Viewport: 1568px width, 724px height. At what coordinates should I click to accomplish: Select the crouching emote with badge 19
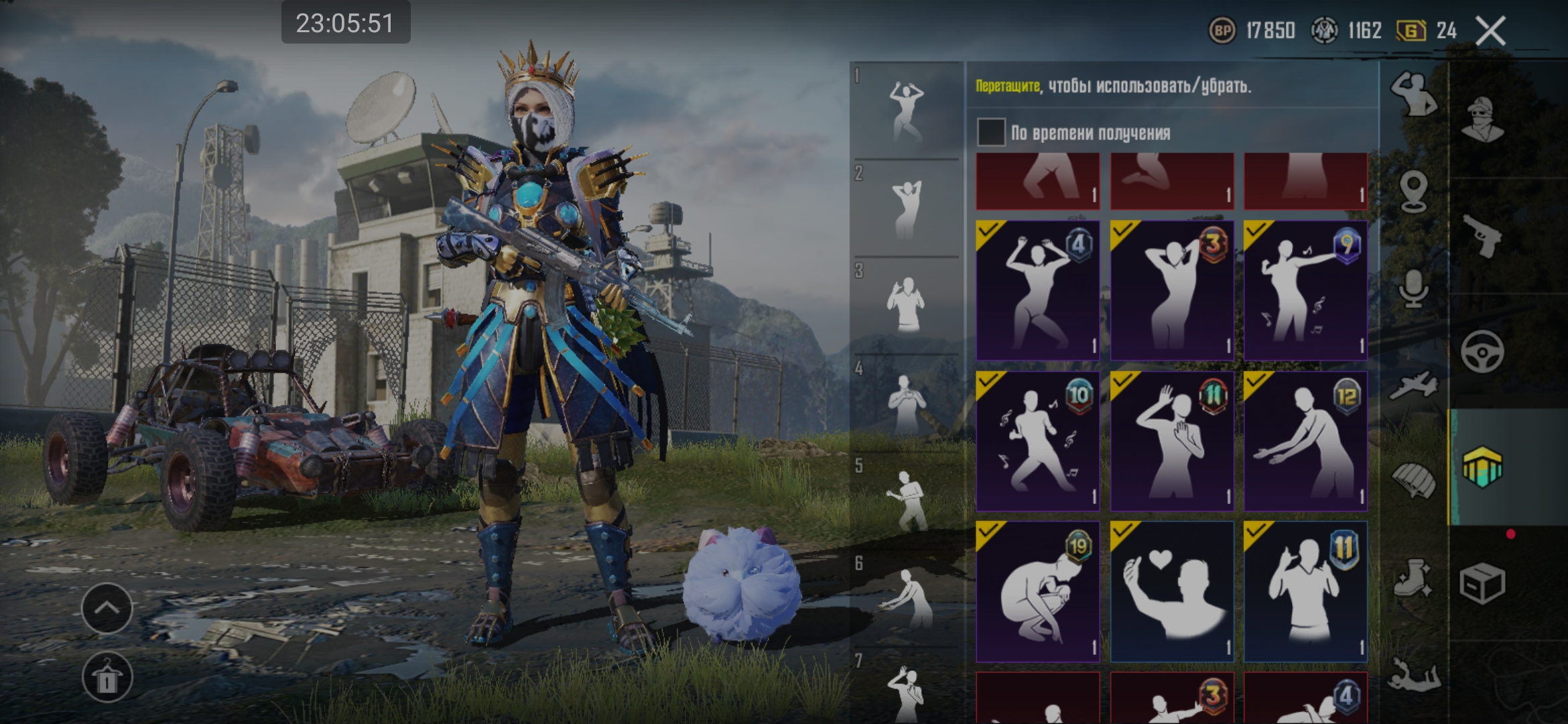(x=1037, y=591)
